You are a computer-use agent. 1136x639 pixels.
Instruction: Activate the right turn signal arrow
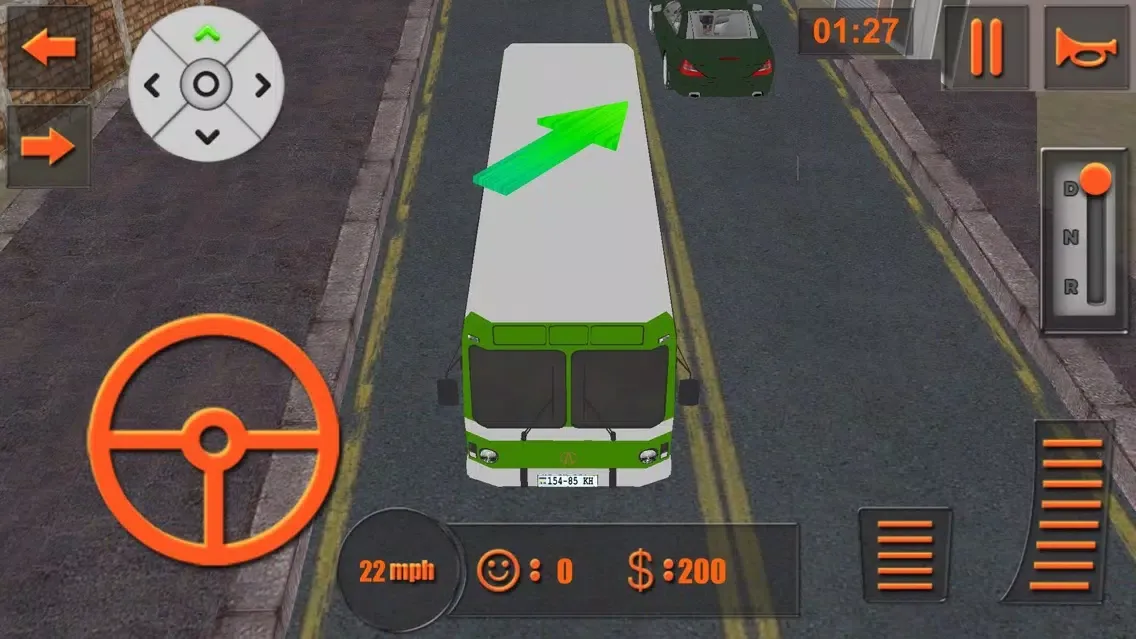click(x=47, y=147)
